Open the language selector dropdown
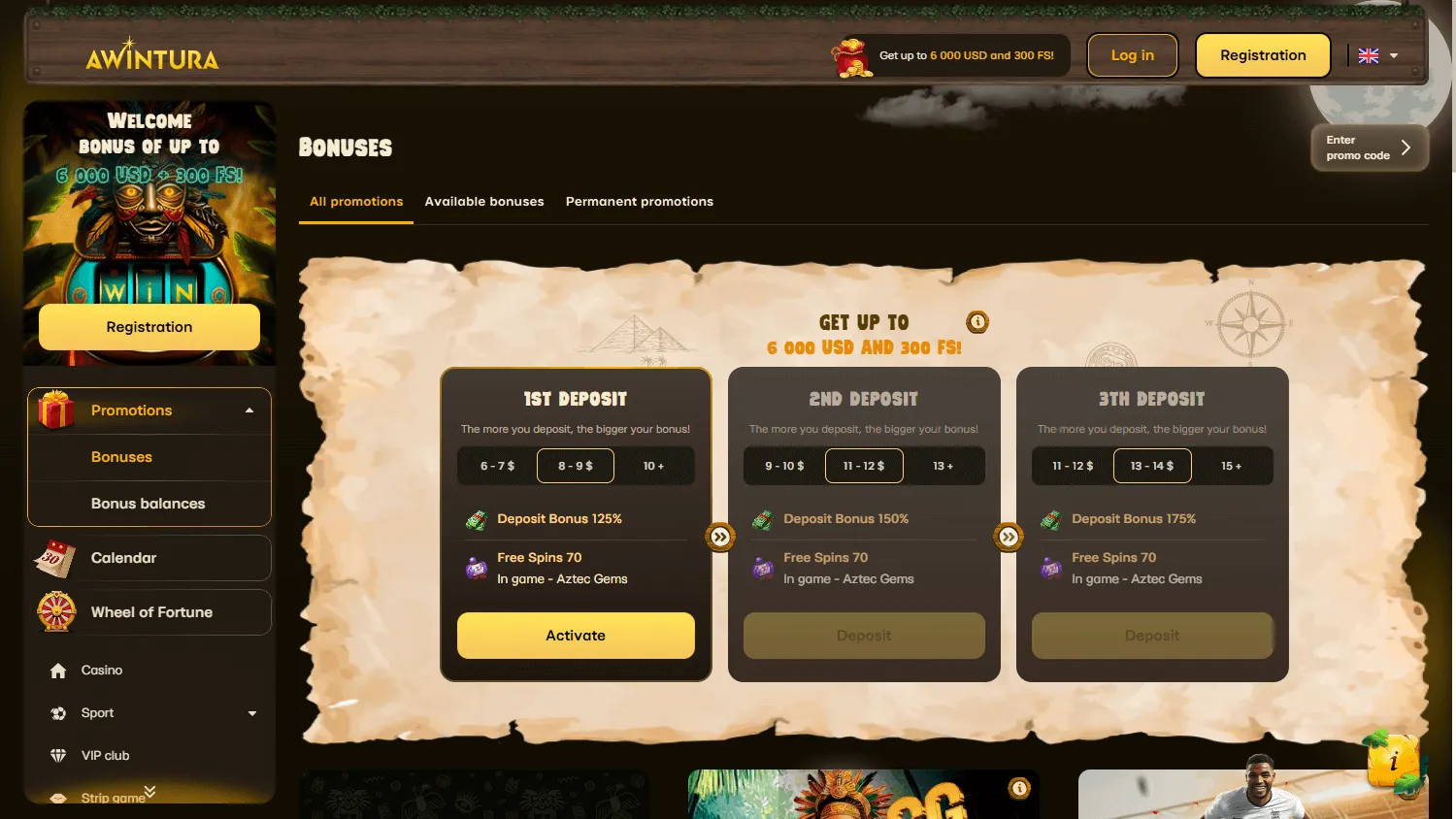This screenshot has width=1456, height=819. pyautogui.click(x=1377, y=55)
